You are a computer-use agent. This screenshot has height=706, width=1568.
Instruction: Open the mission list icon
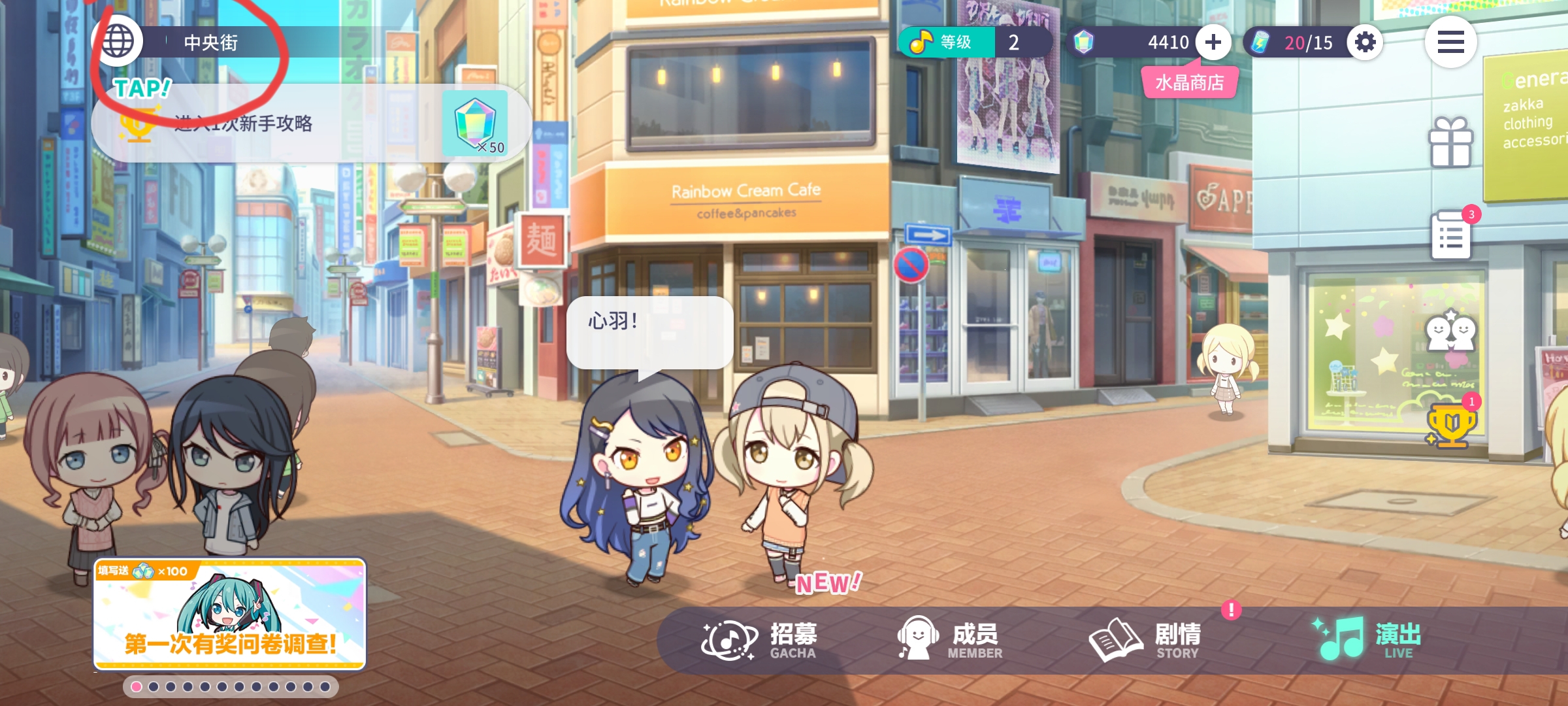click(x=1450, y=235)
